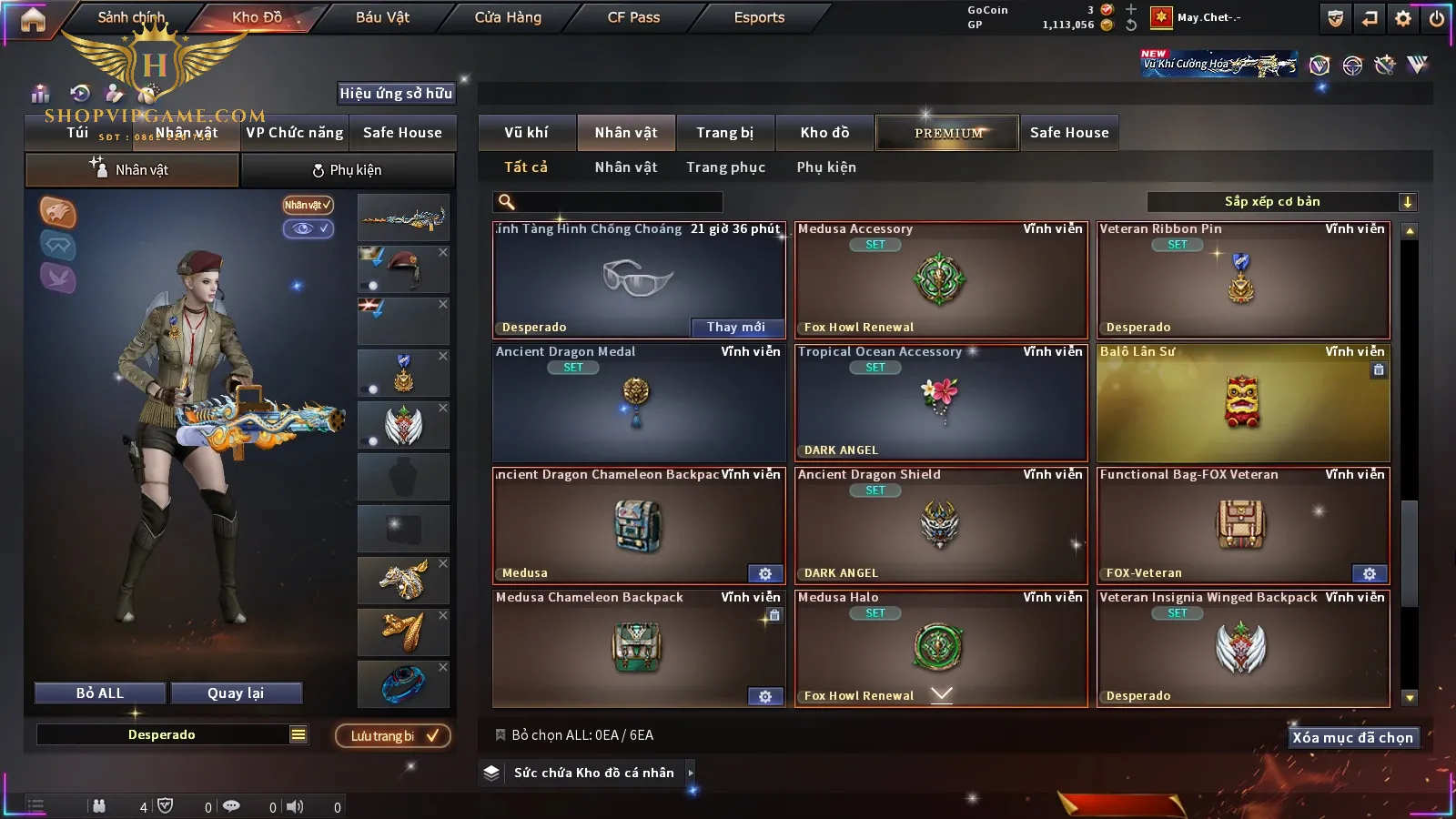Switch to the Vũ khí tab
Image resolution: width=1456 pixels, height=819 pixels.
coord(526,133)
